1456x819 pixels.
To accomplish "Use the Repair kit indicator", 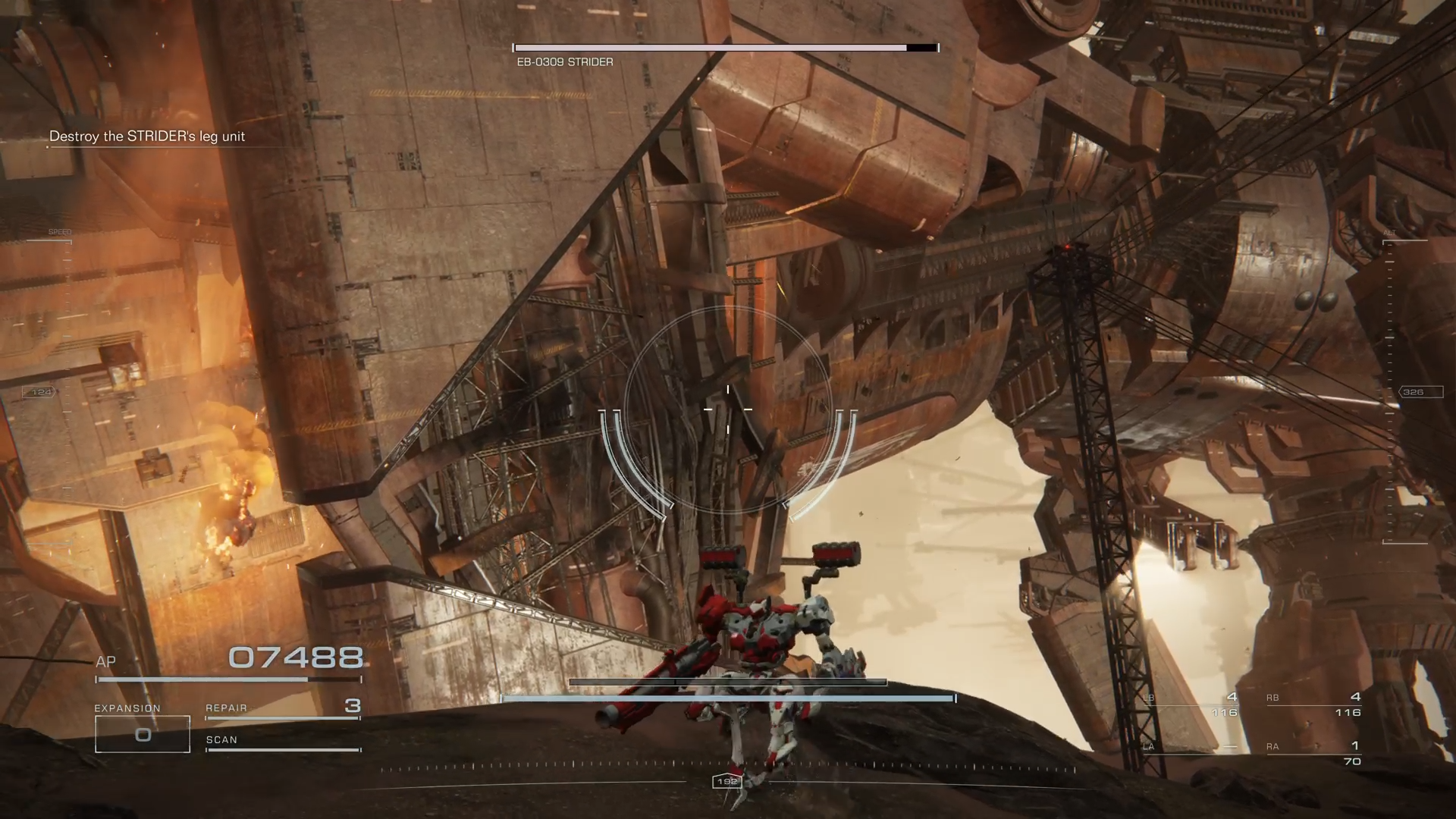I will (282, 708).
